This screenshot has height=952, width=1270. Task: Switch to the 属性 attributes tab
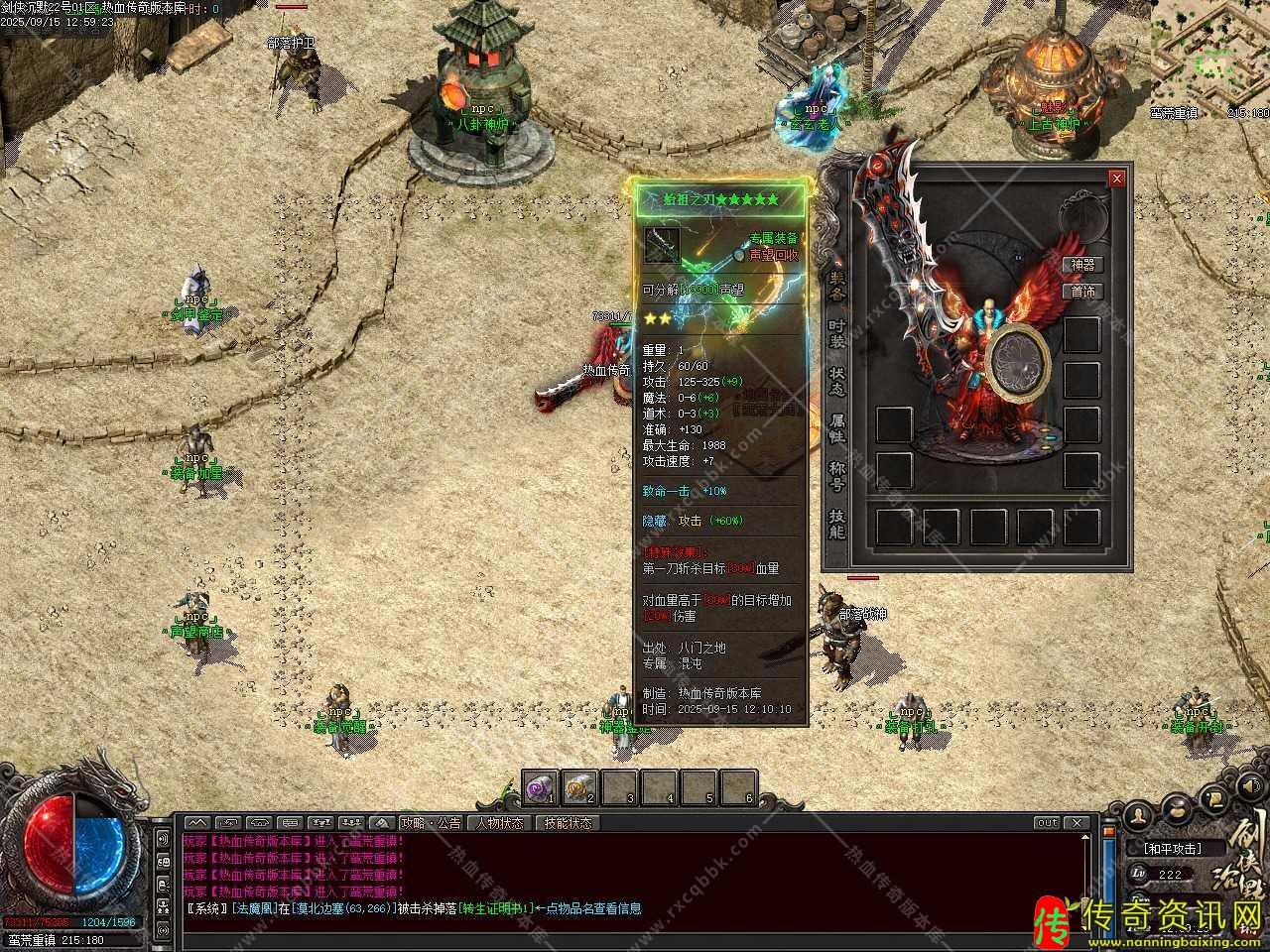[836, 428]
